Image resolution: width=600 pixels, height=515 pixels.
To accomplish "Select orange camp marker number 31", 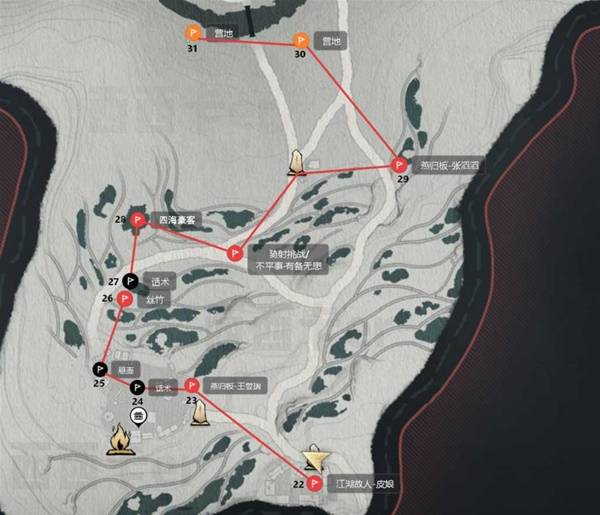I will click(x=193, y=34).
